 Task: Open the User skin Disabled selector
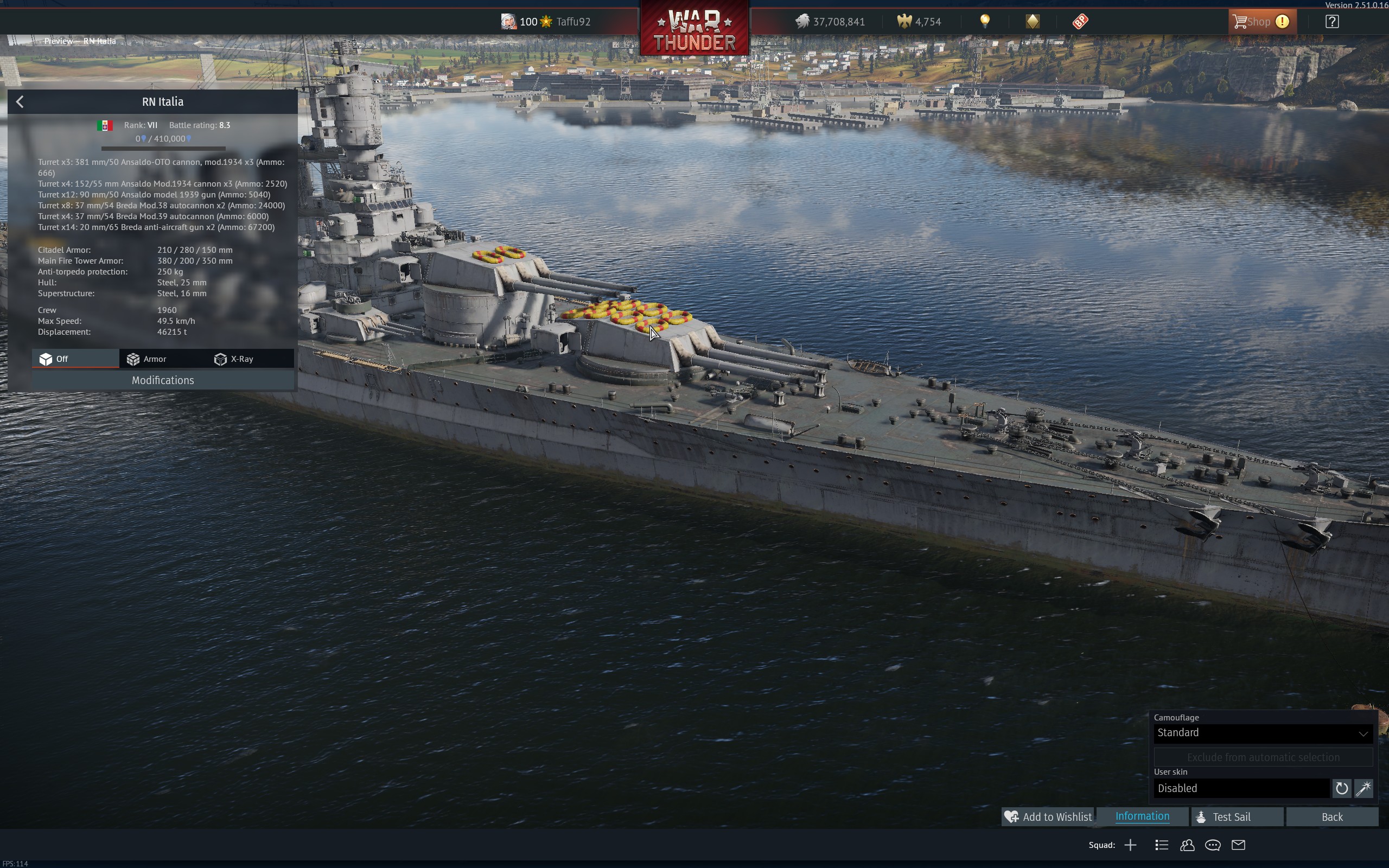[x=1241, y=789]
